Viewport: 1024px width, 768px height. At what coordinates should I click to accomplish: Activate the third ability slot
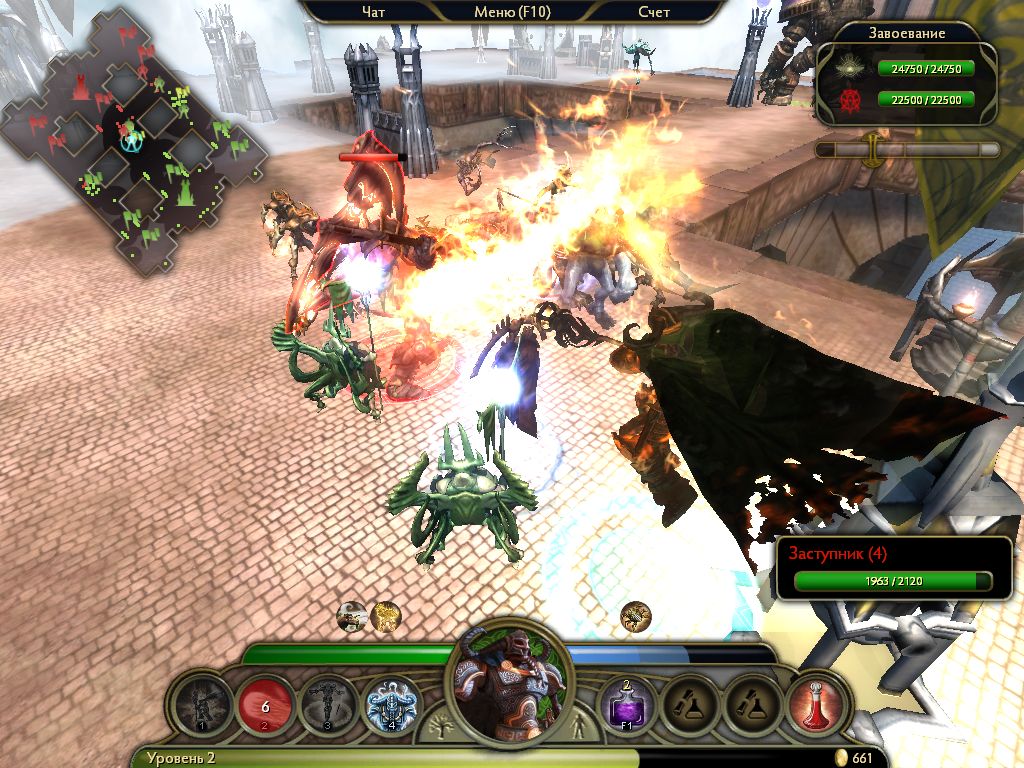coord(328,704)
